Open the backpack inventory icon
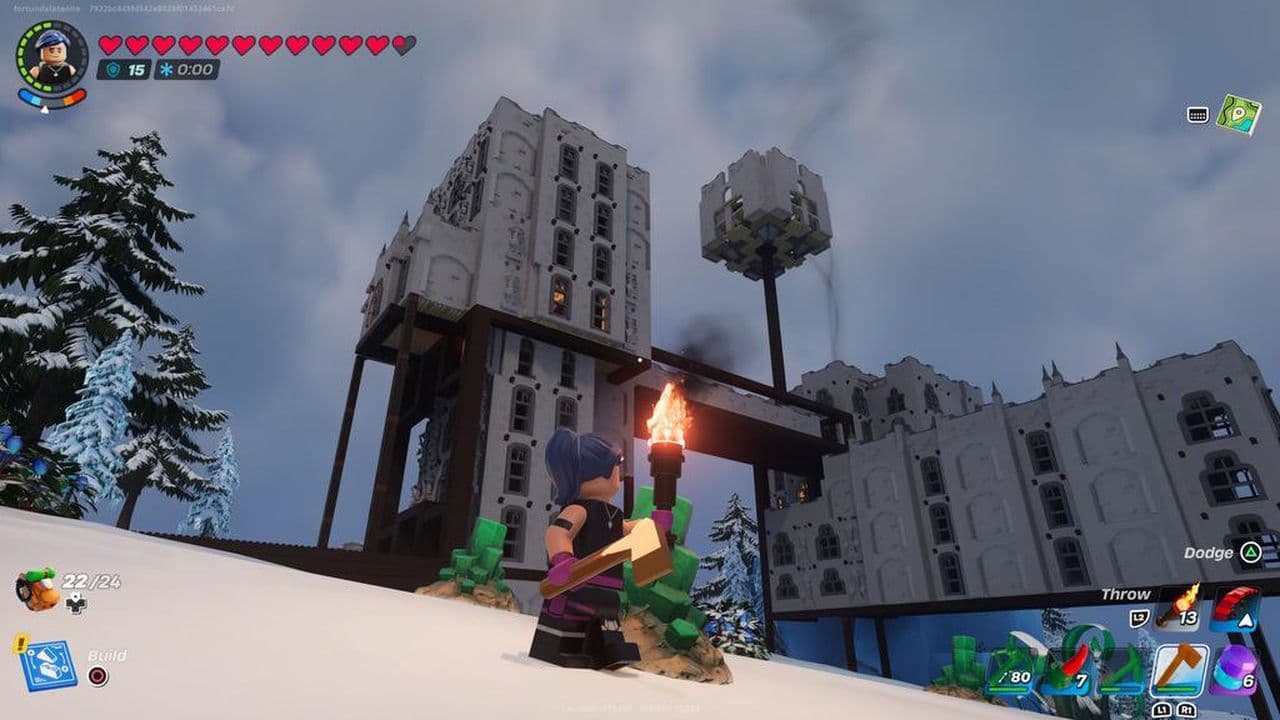 [x=37, y=588]
